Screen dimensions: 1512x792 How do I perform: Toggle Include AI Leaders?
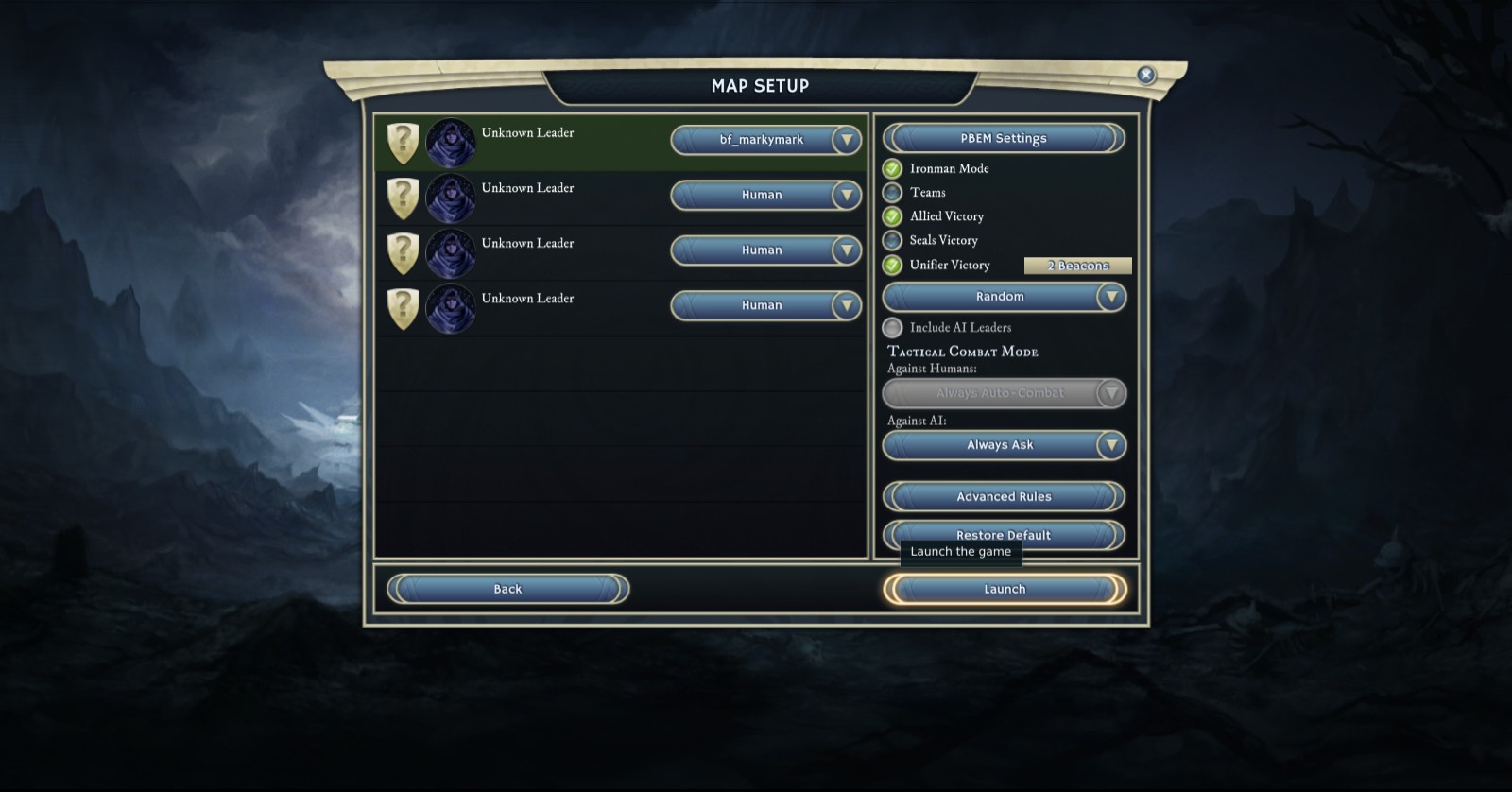point(892,328)
